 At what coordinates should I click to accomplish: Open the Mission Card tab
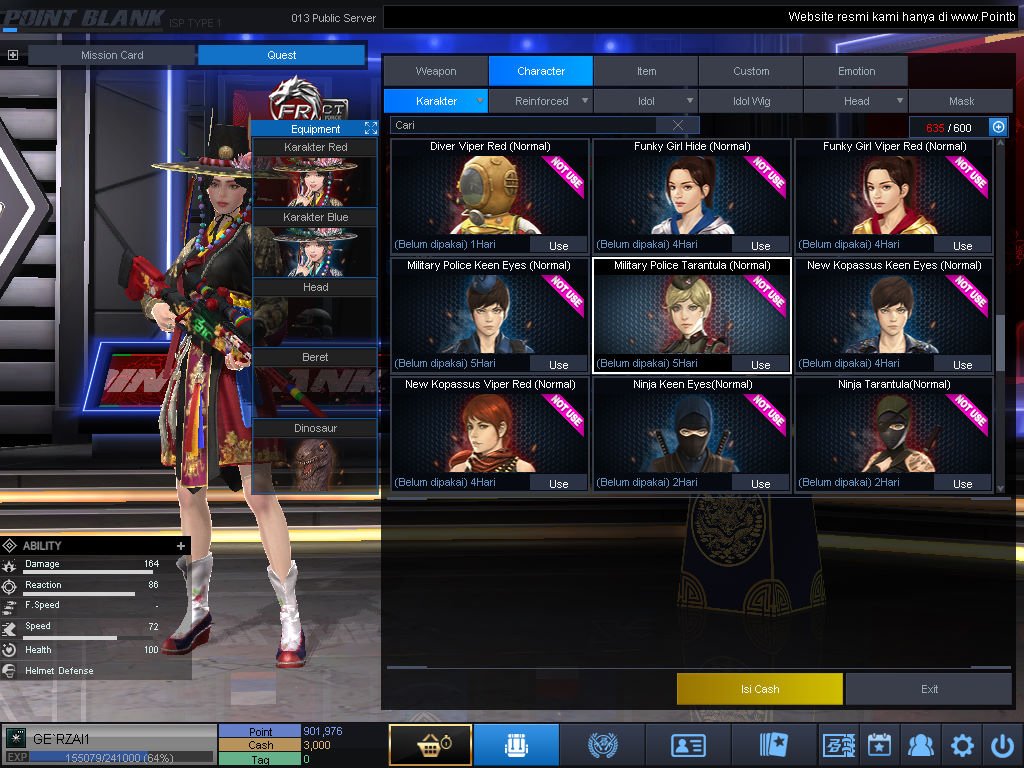click(x=112, y=55)
